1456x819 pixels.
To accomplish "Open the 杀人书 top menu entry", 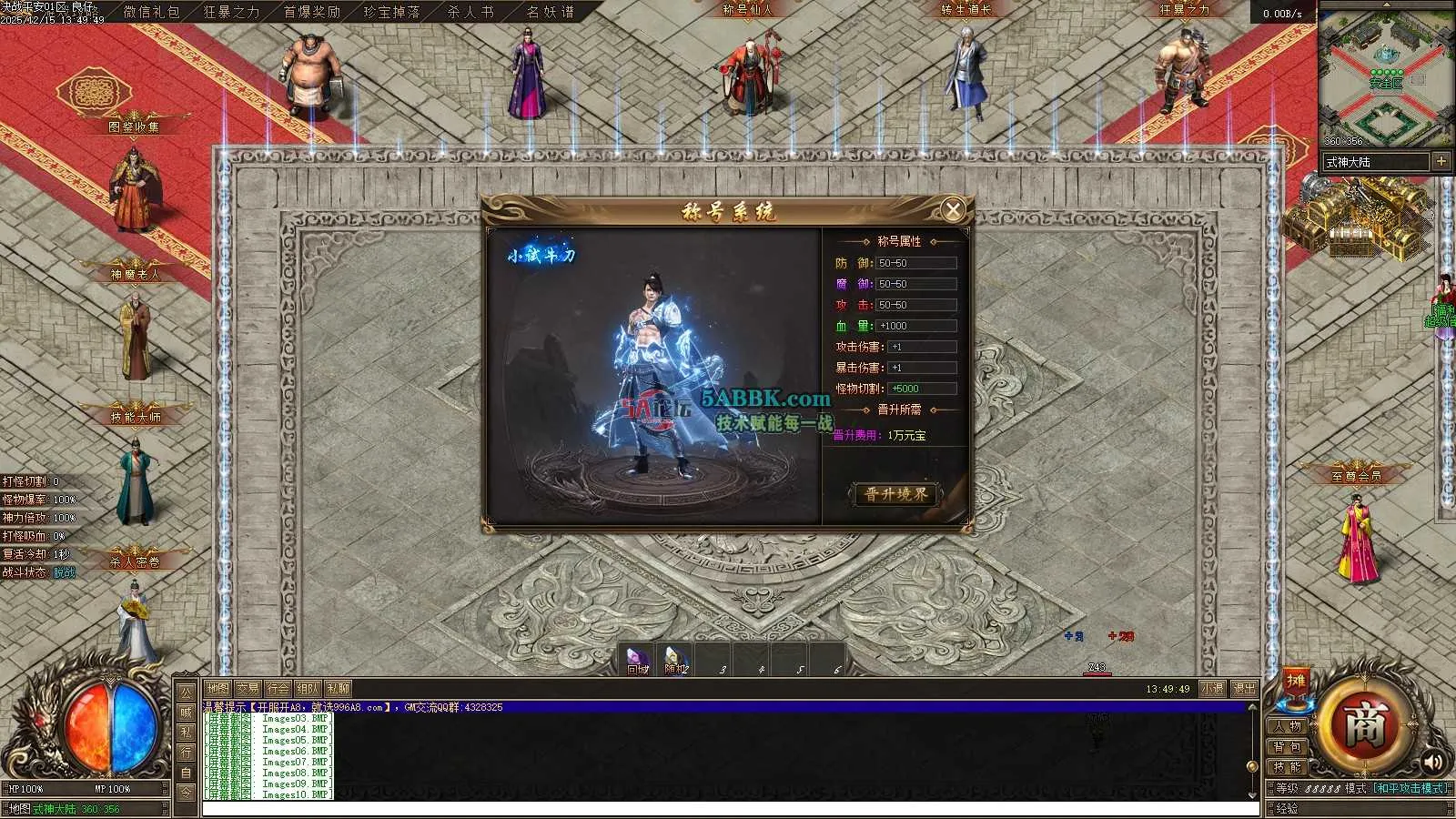I will click(x=470, y=12).
